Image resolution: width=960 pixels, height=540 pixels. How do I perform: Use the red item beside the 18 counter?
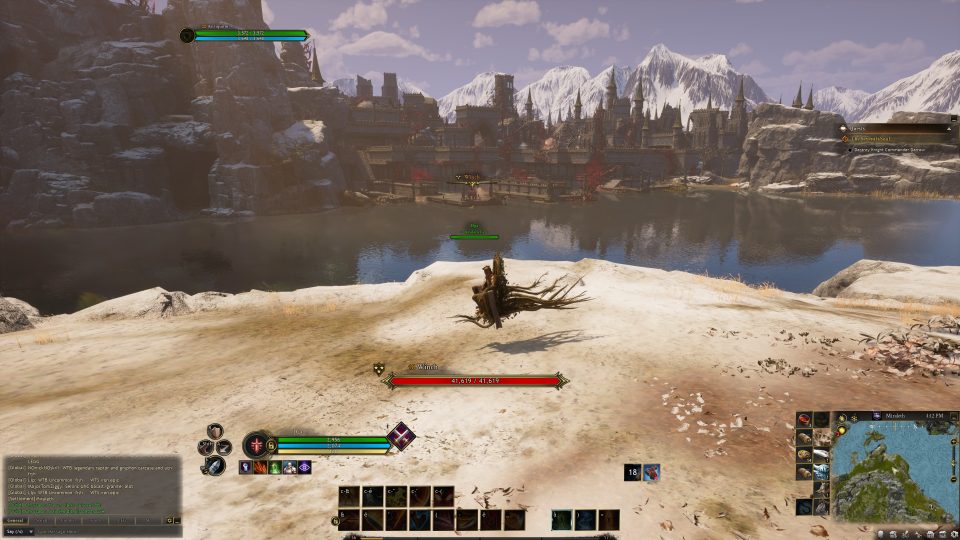tap(651, 473)
